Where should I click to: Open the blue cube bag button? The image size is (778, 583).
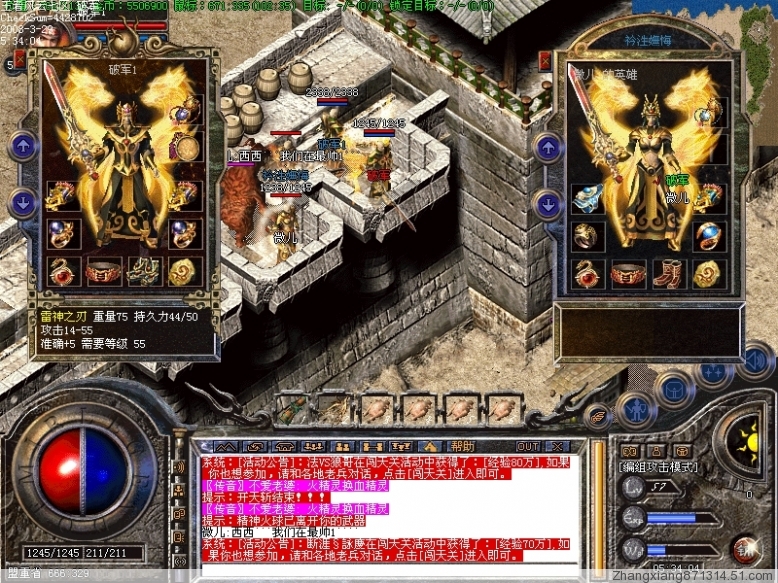click(x=674, y=388)
